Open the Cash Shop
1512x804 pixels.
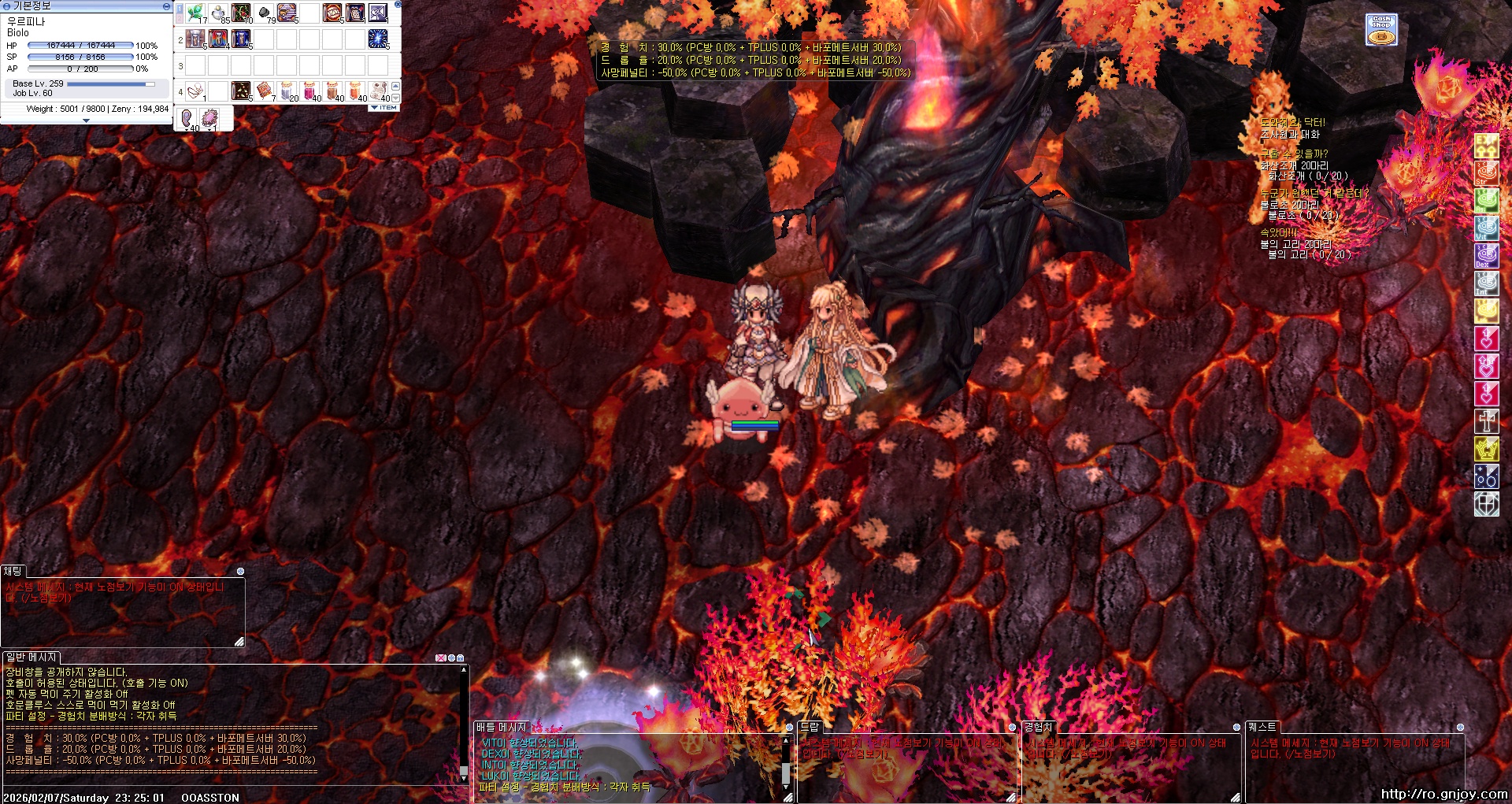pyautogui.click(x=1381, y=29)
